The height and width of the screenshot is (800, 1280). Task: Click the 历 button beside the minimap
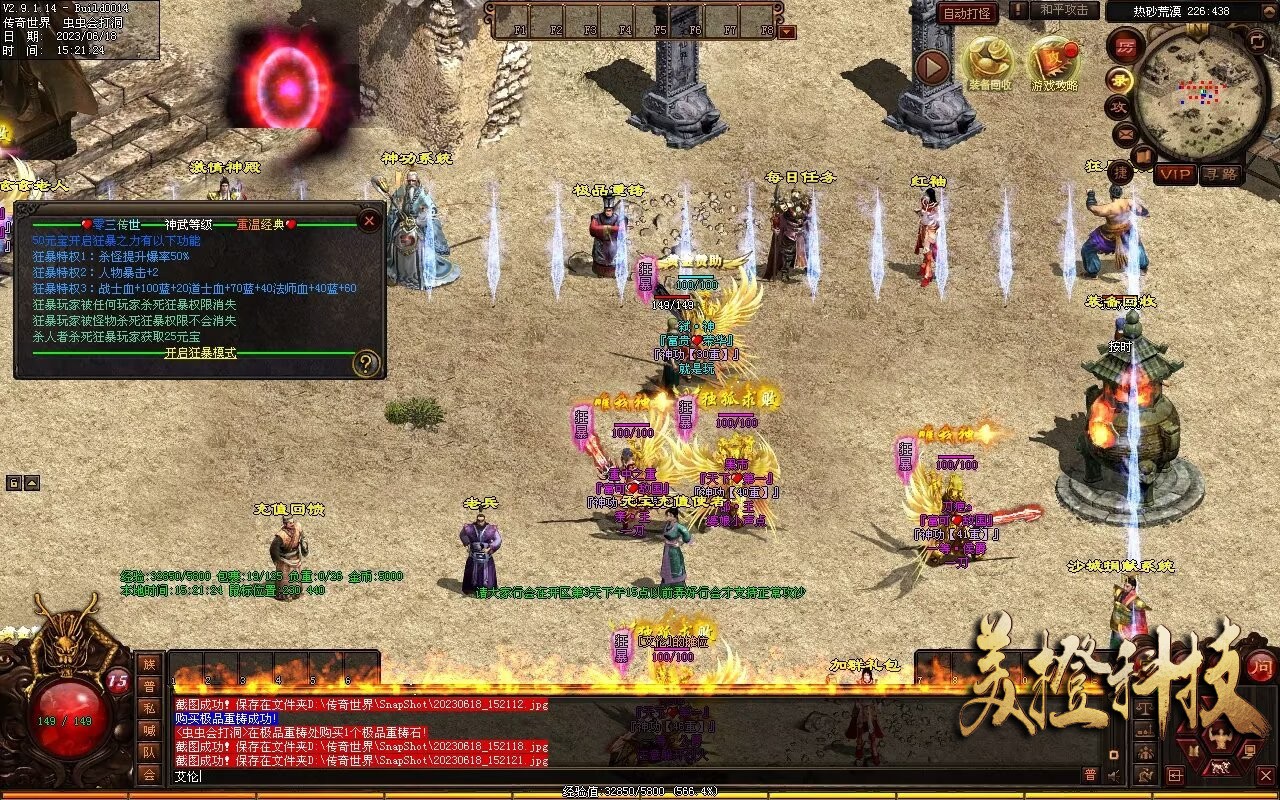point(1125,46)
